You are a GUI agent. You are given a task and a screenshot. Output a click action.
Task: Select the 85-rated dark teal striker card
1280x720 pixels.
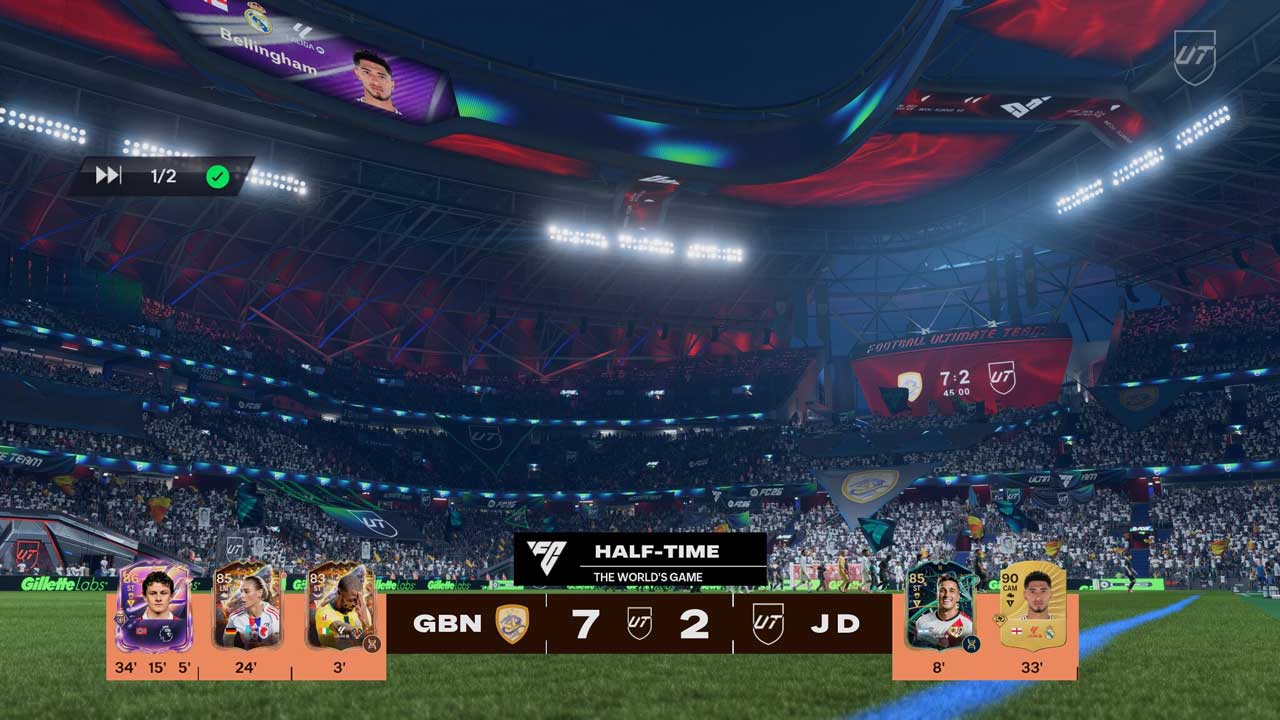[939, 609]
